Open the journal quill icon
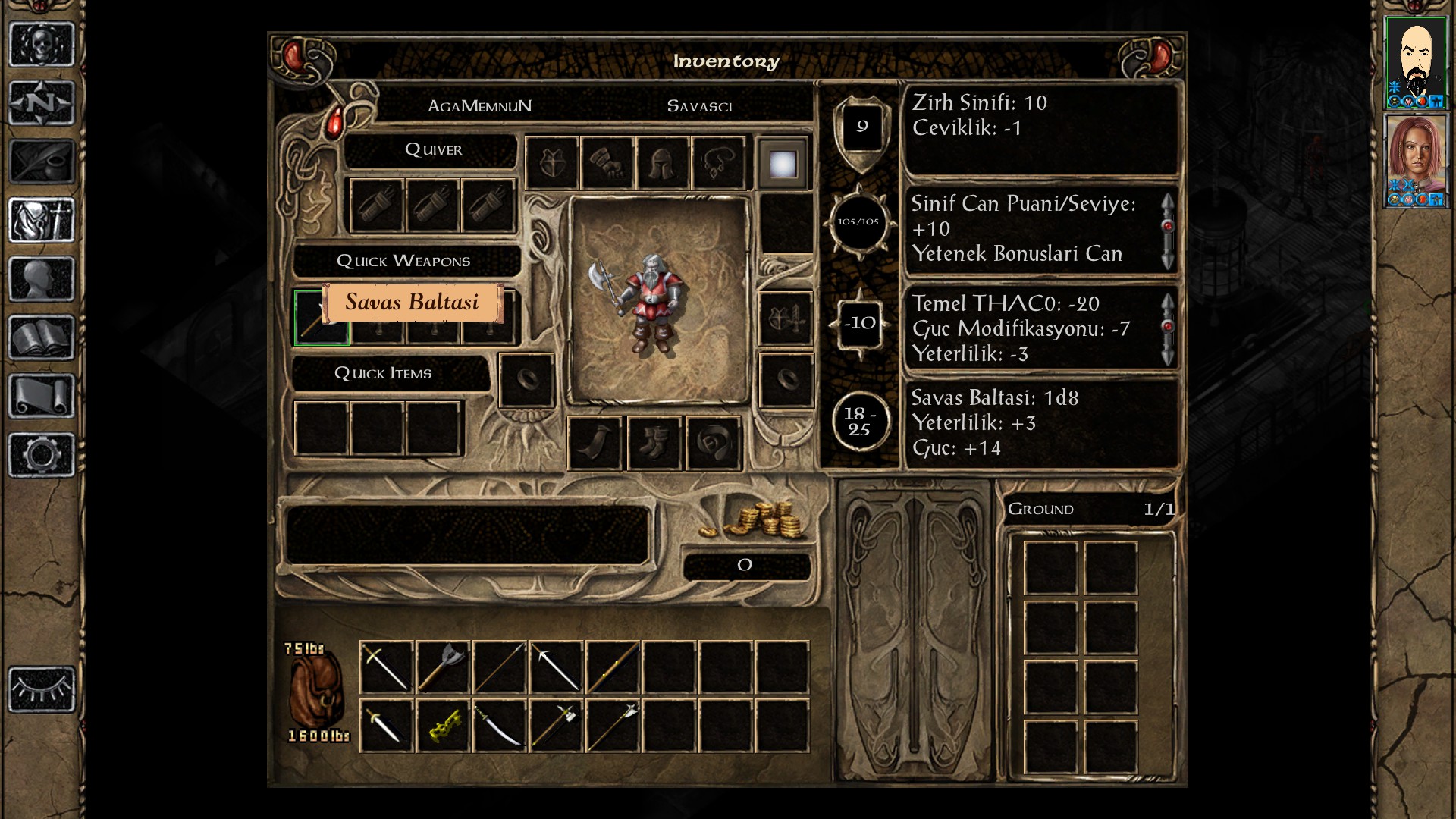 click(x=42, y=161)
